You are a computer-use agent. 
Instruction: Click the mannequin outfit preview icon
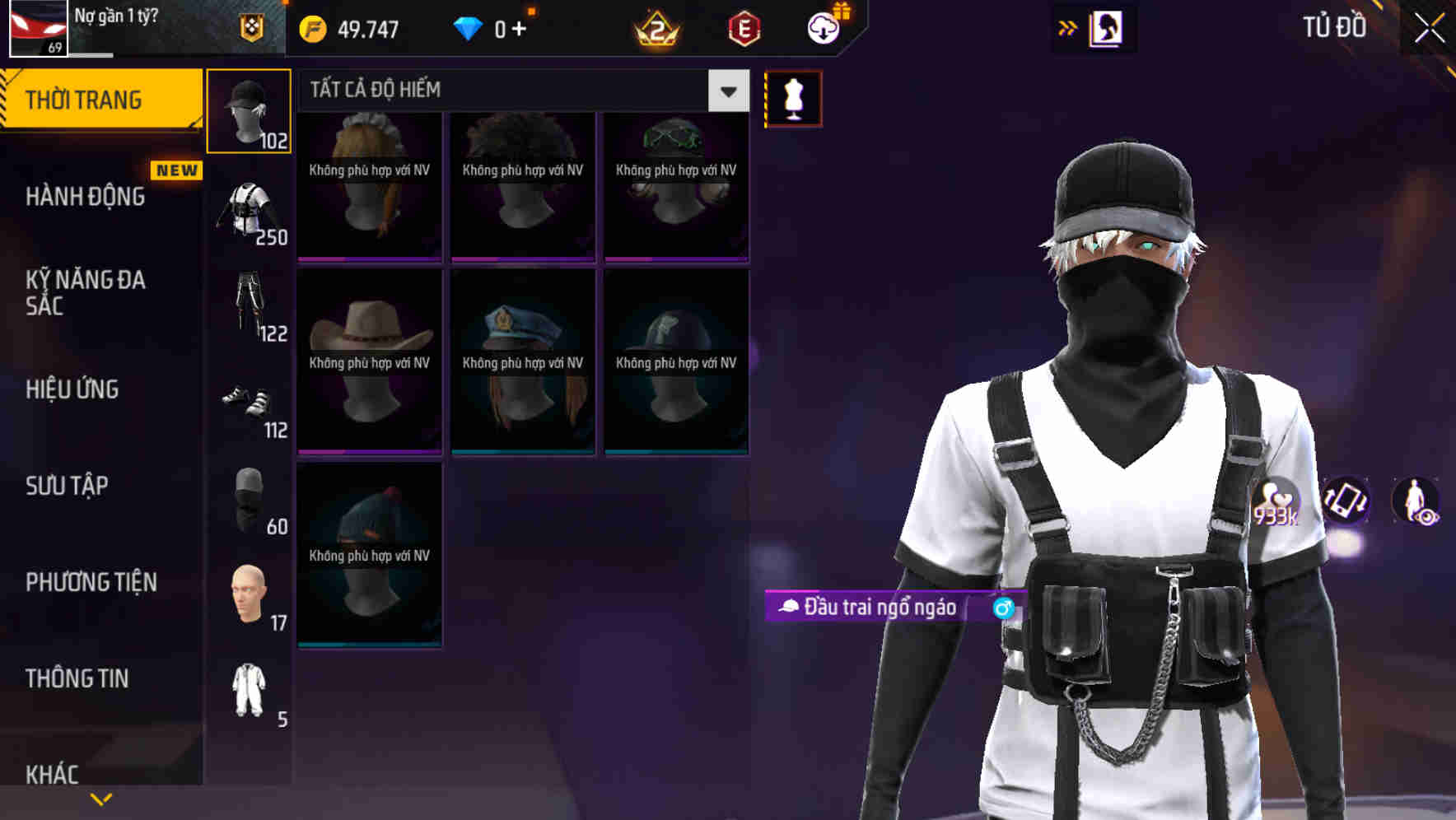[x=793, y=98]
